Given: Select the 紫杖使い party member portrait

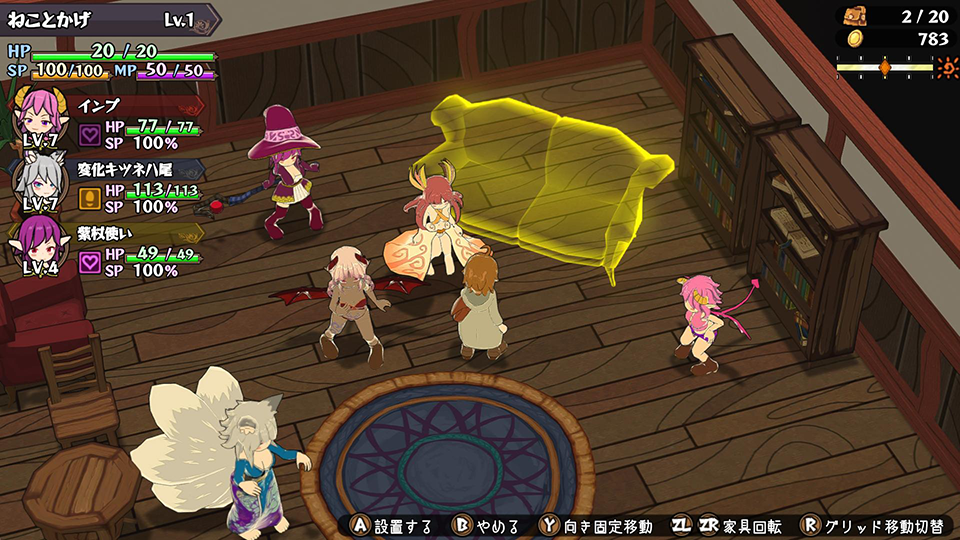Looking at the screenshot, I should (x=42, y=243).
